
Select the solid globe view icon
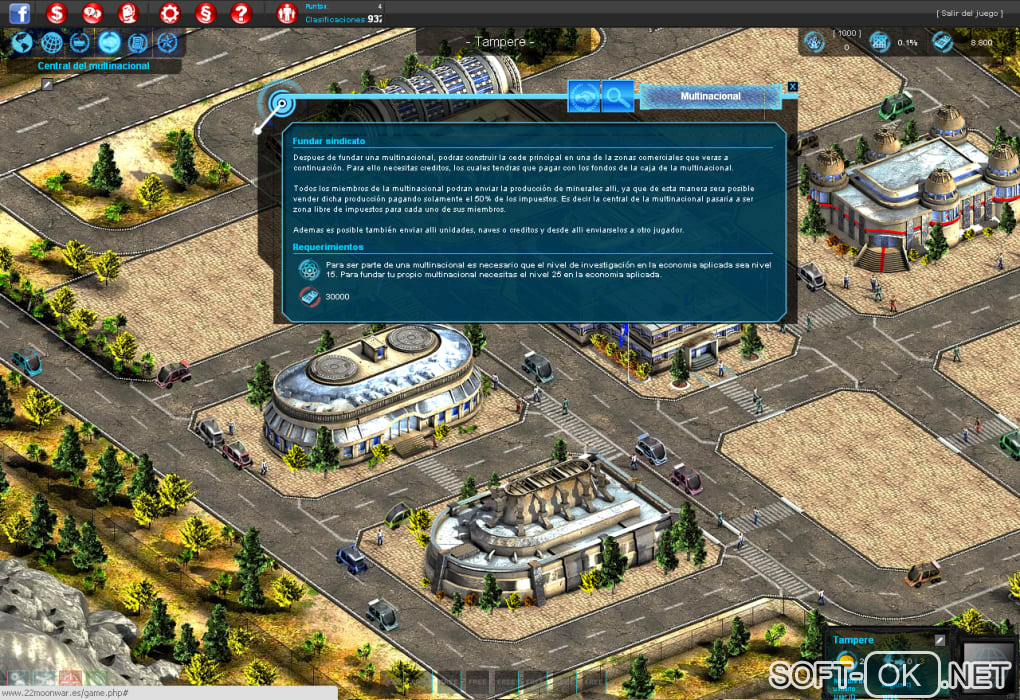coord(22,43)
